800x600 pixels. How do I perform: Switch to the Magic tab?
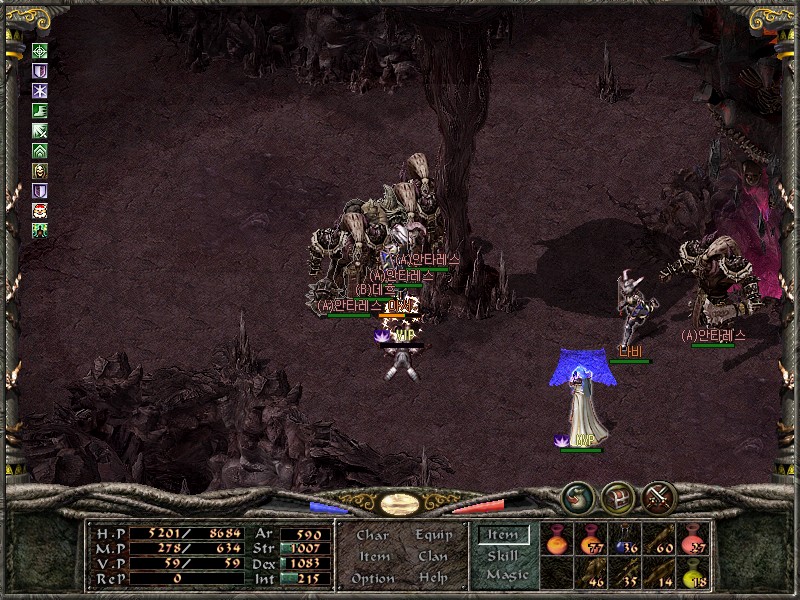(506, 575)
